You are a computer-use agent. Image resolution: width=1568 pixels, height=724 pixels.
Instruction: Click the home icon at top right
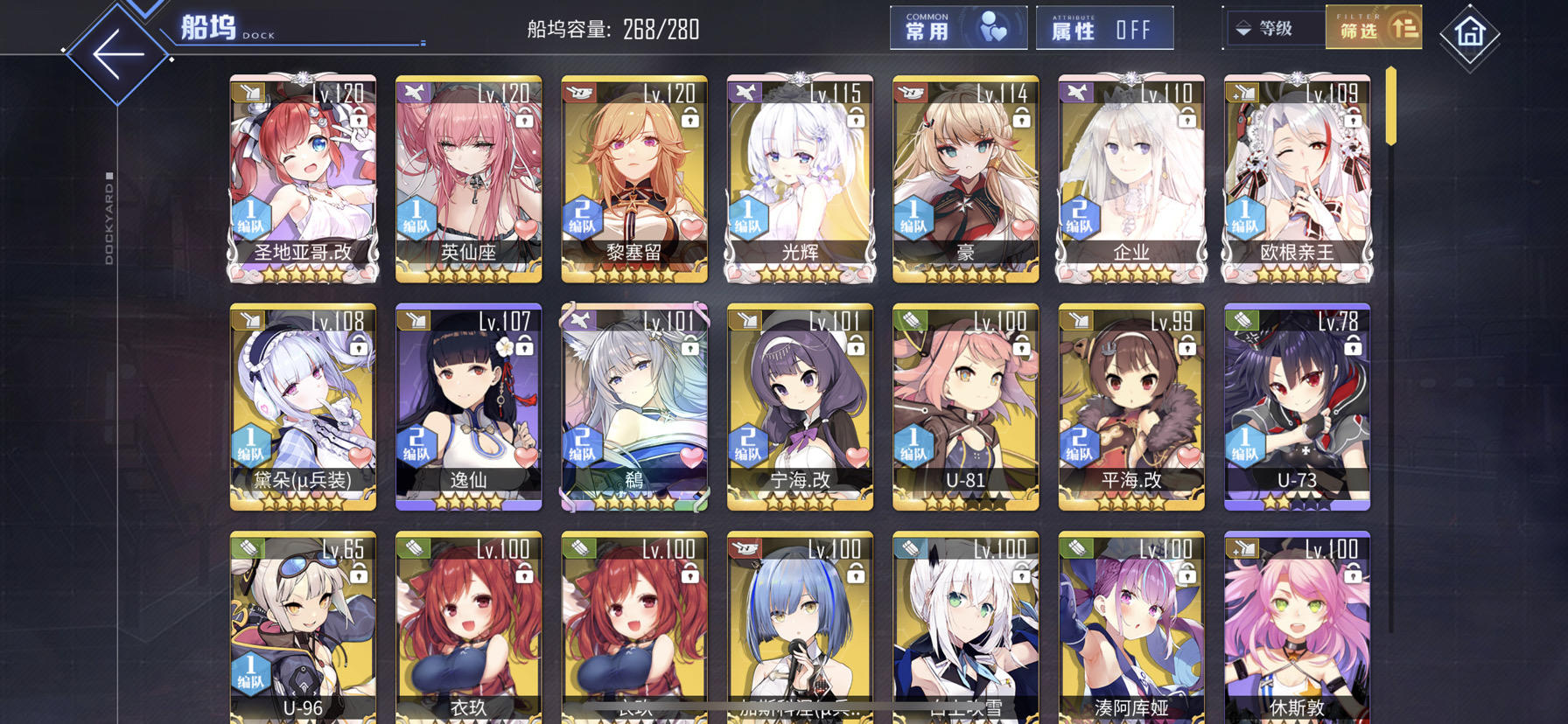click(1472, 35)
